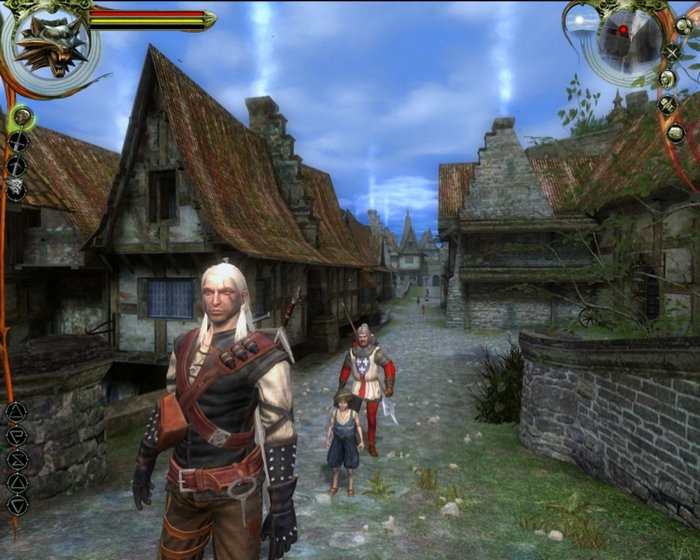Click the circular minimap
The image size is (700, 560).
click(622, 38)
